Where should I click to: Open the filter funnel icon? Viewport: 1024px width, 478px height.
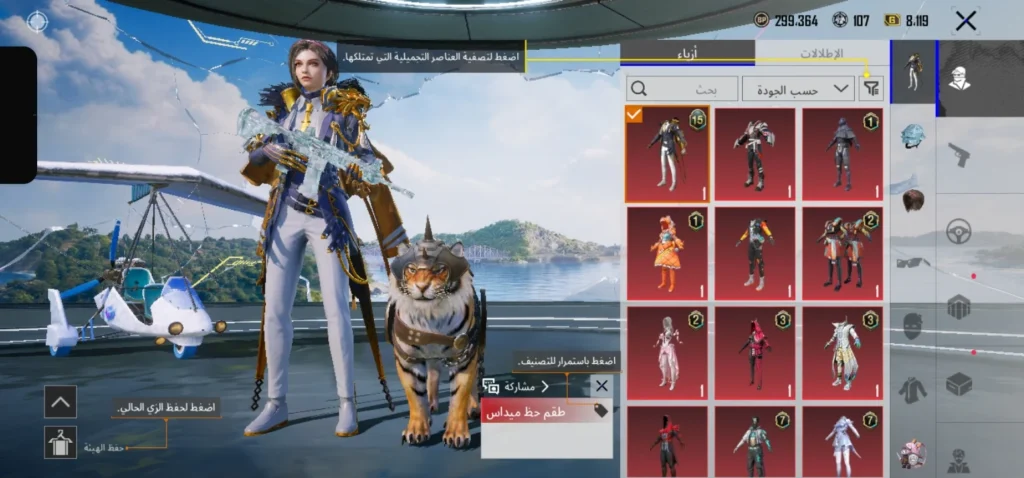[873, 89]
